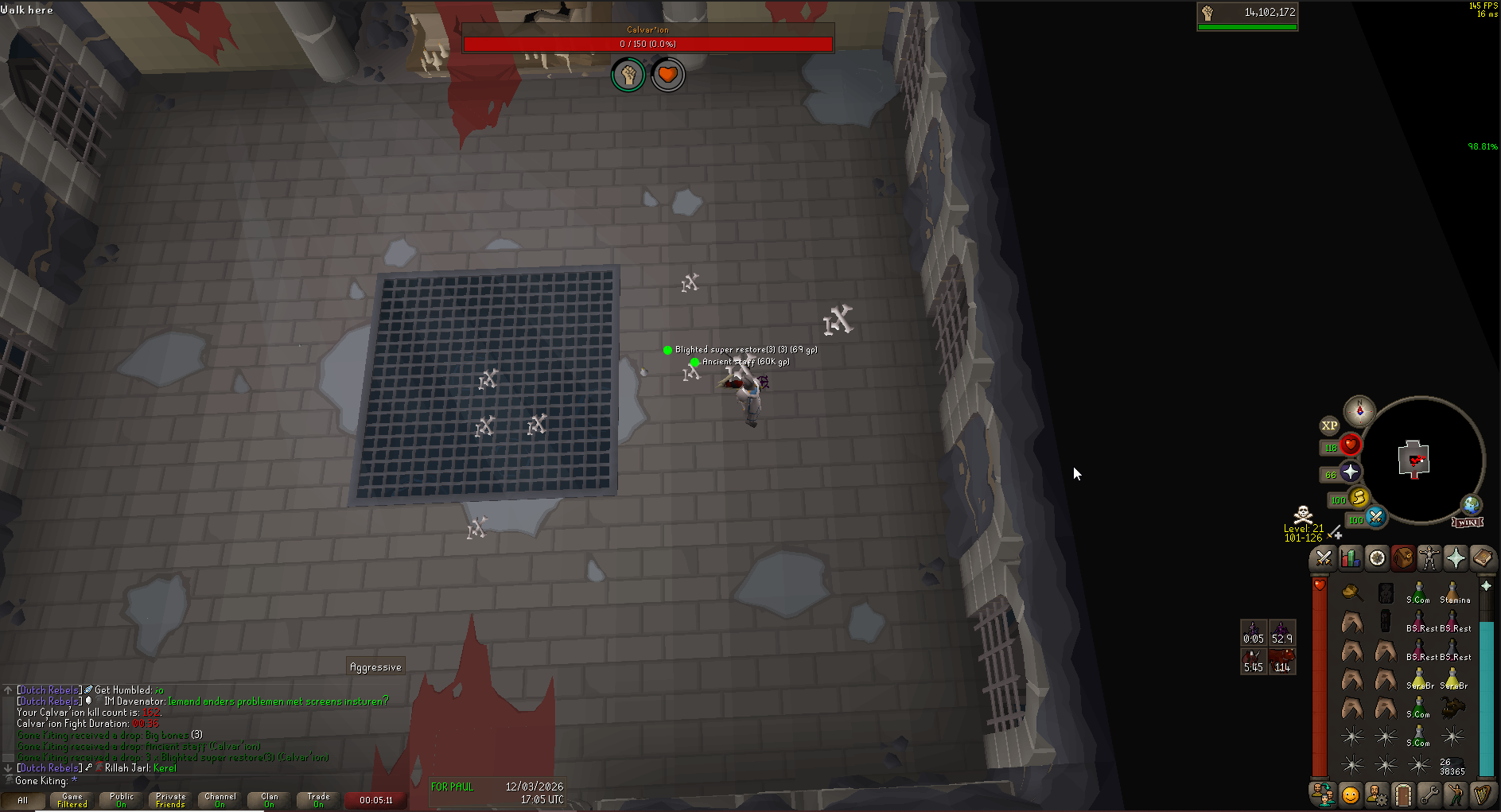Open the Settings wrench tab

(x=1429, y=795)
